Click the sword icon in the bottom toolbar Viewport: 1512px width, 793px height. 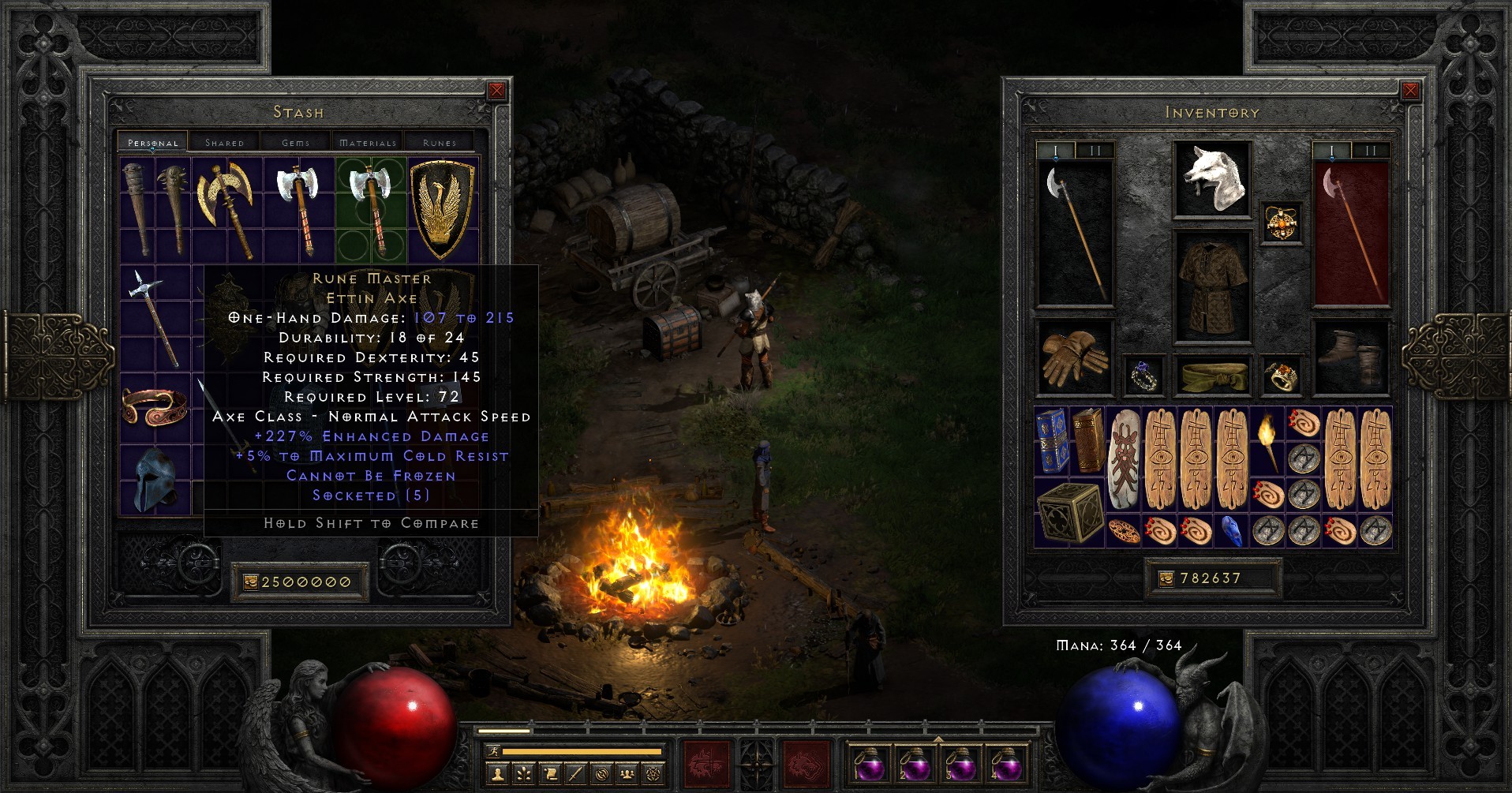pos(575,773)
